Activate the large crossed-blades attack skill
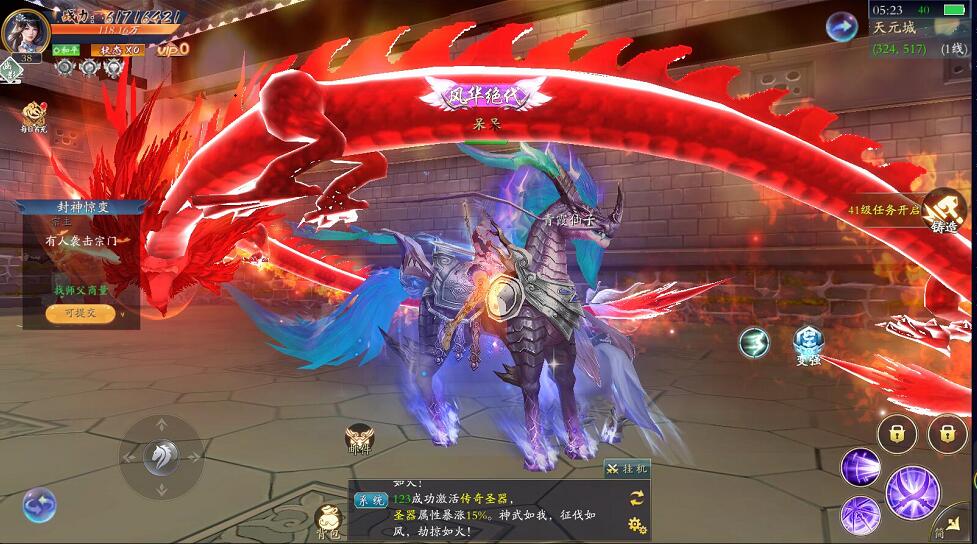 (x=912, y=491)
